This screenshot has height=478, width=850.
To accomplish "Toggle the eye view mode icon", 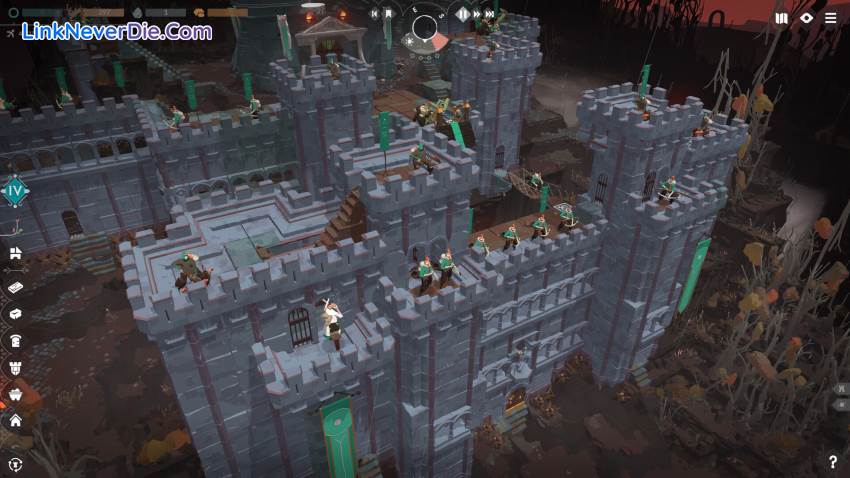I will 807,18.
